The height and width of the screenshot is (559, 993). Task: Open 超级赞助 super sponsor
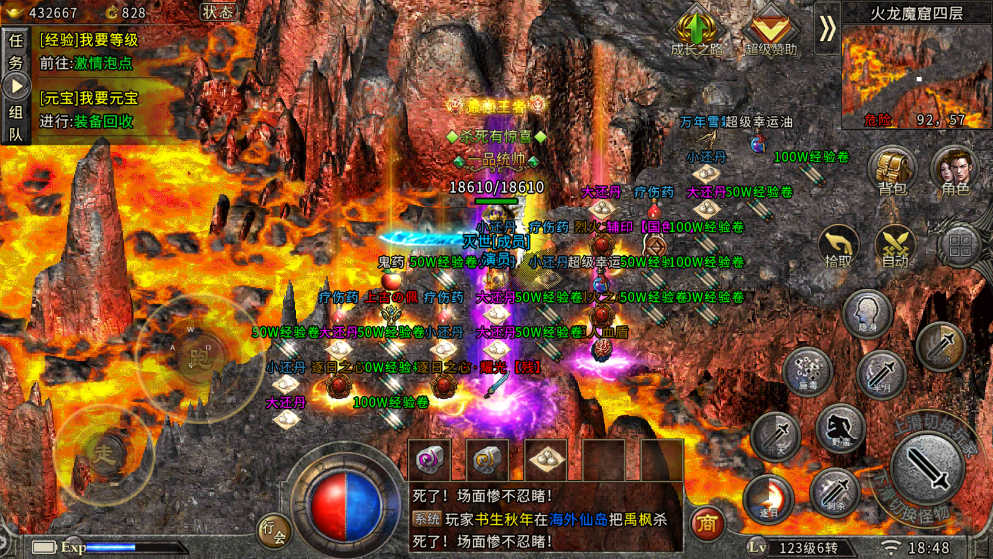point(770,30)
